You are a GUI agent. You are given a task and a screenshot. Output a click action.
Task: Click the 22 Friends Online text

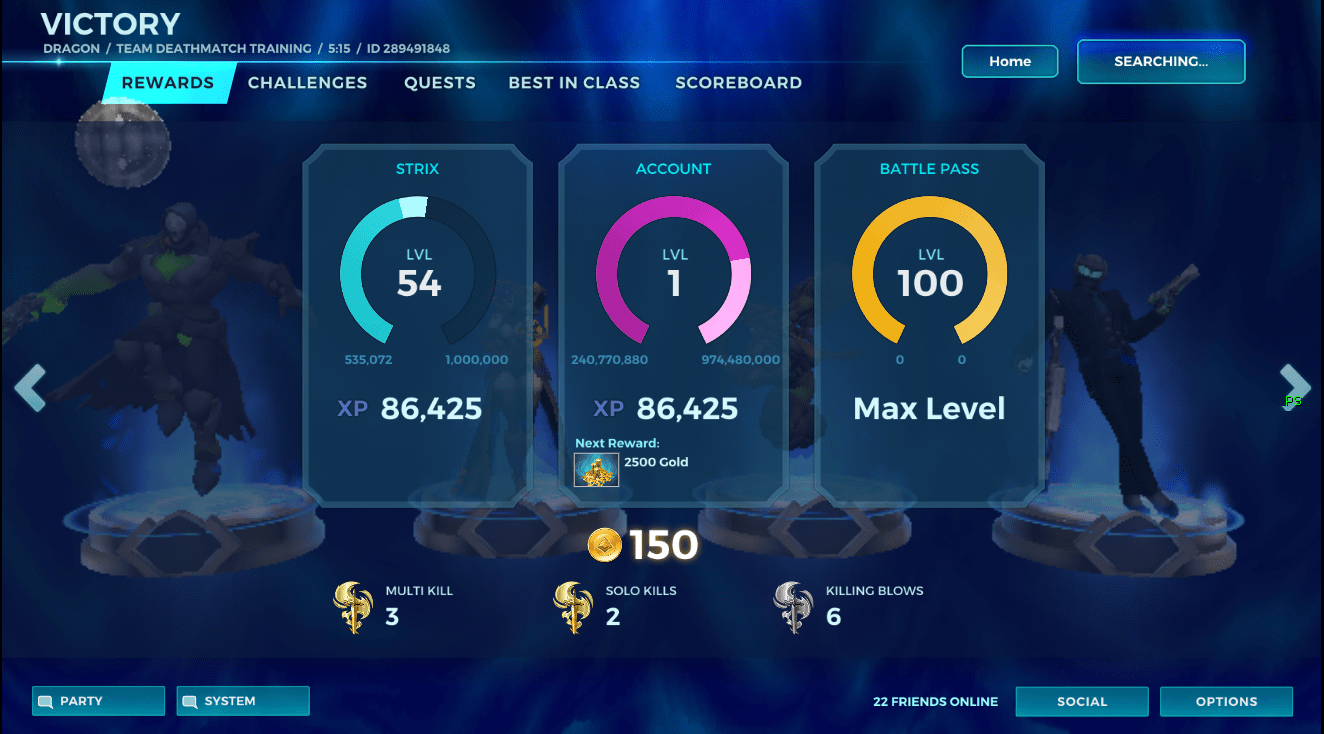coord(935,701)
